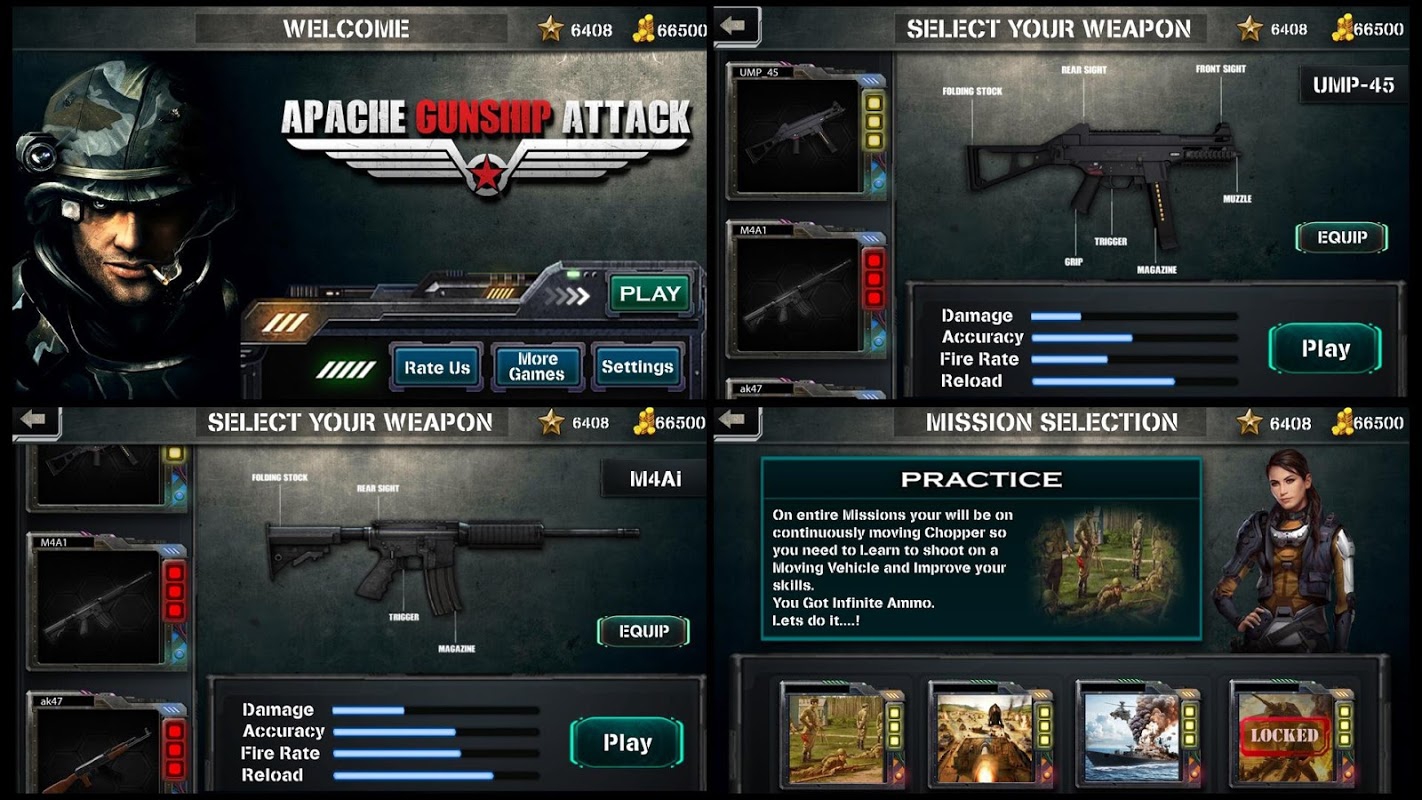The width and height of the screenshot is (1422, 800).
Task: Go back from the Mission Selection screen
Action: coord(735,421)
